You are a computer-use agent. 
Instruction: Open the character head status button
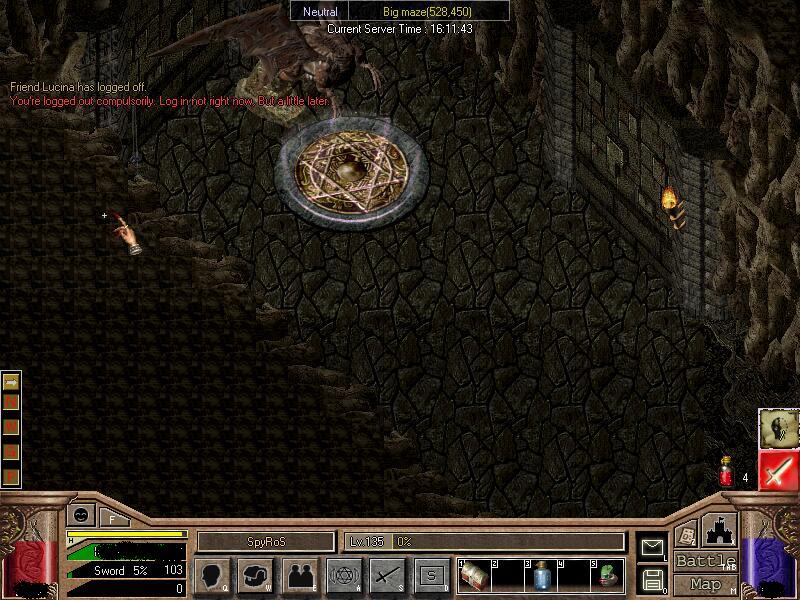[x=212, y=575]
